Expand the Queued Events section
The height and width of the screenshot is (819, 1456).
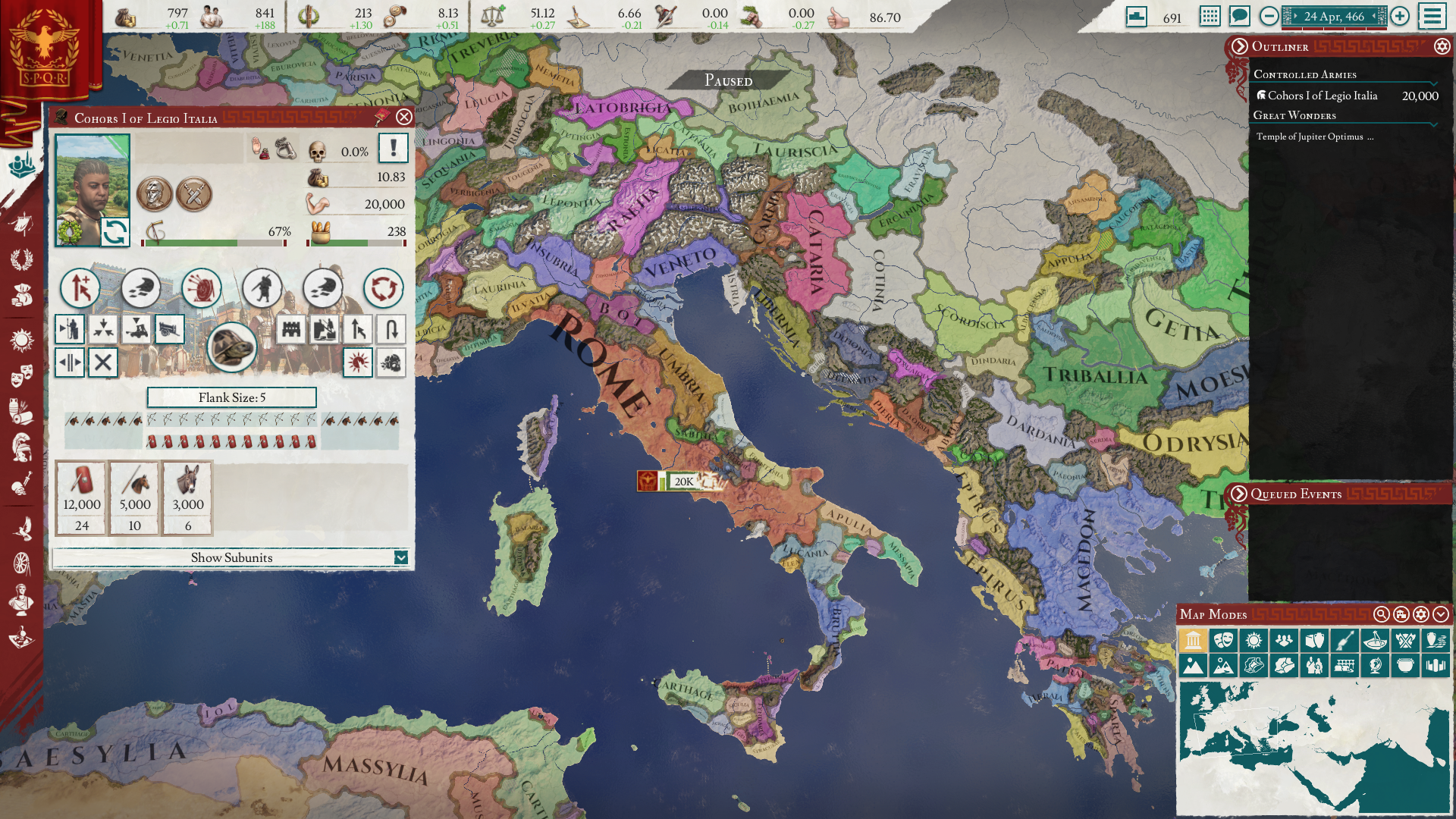1238,494
